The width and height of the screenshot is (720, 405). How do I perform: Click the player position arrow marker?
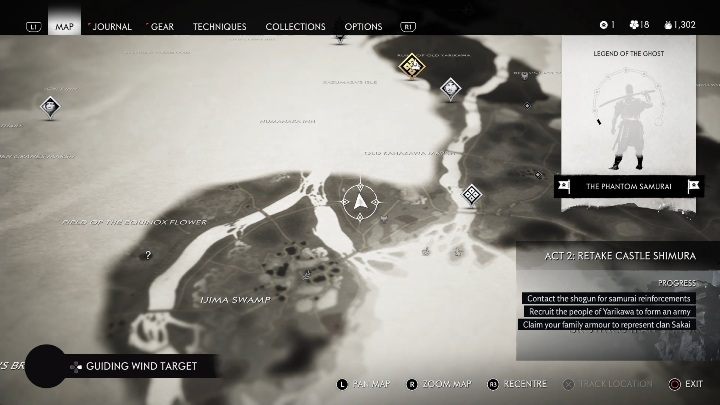[x=360, y=201]
